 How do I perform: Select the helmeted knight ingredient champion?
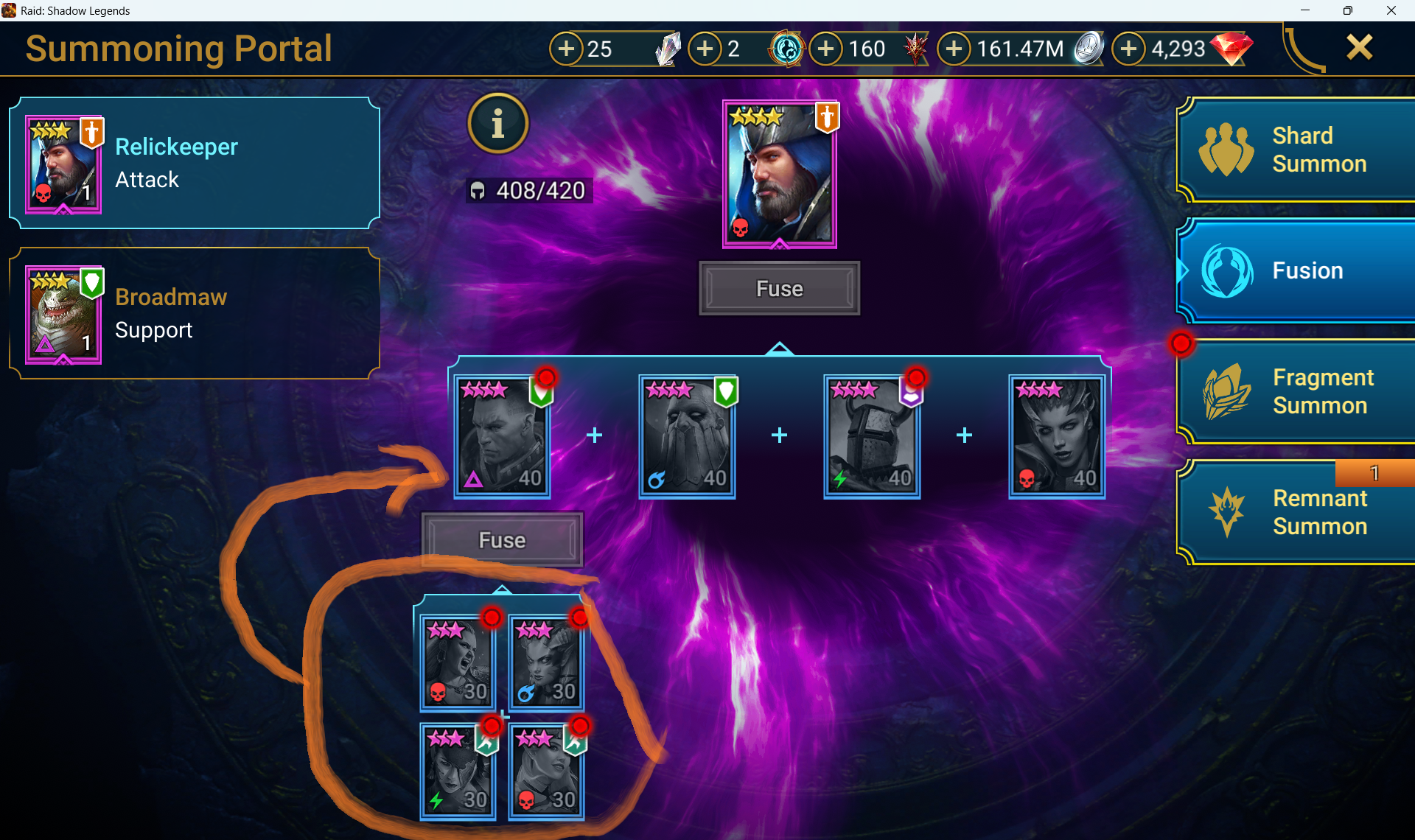click(872, 437)
